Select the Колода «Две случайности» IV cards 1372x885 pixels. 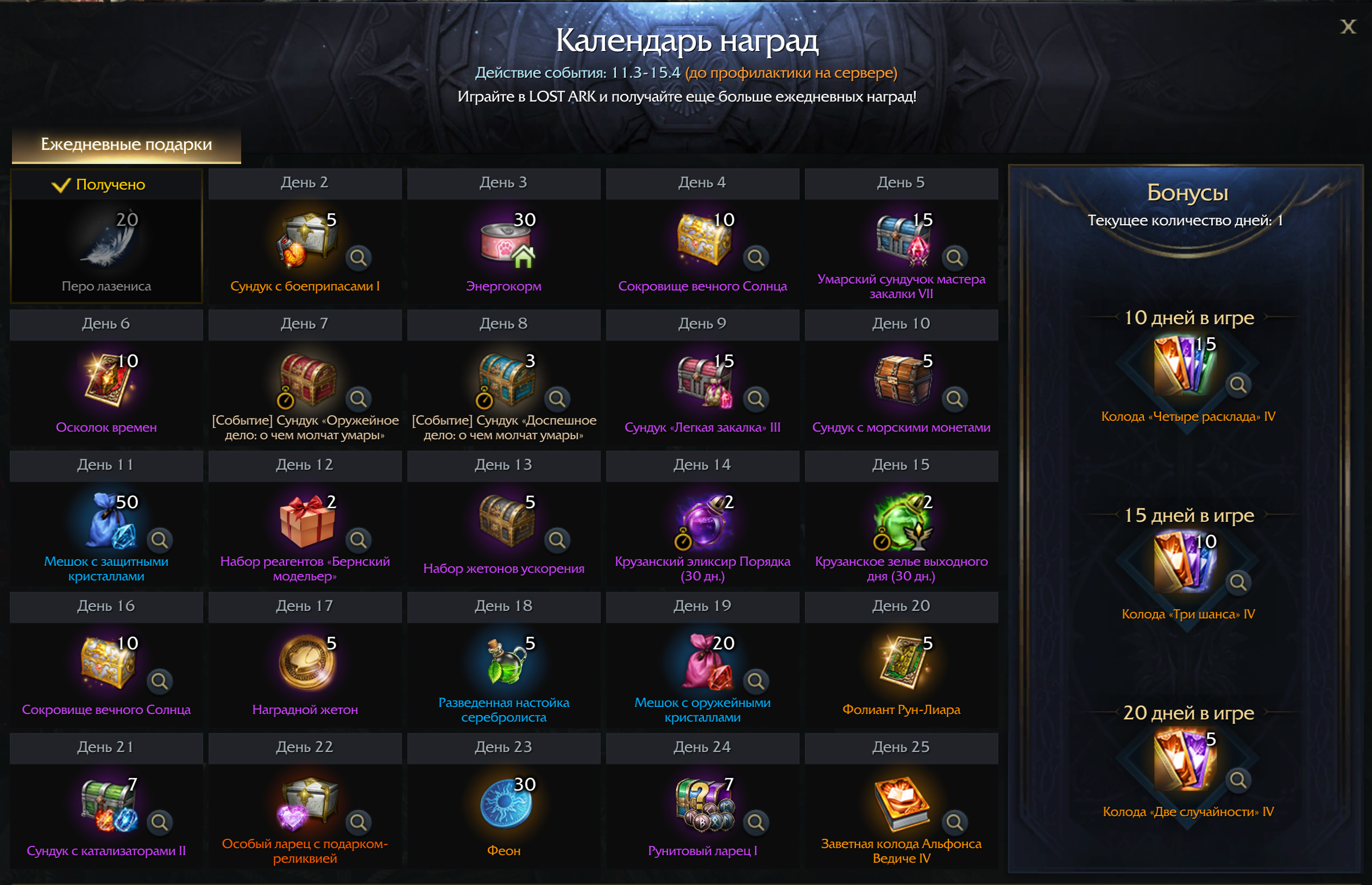click(1183, 760)
